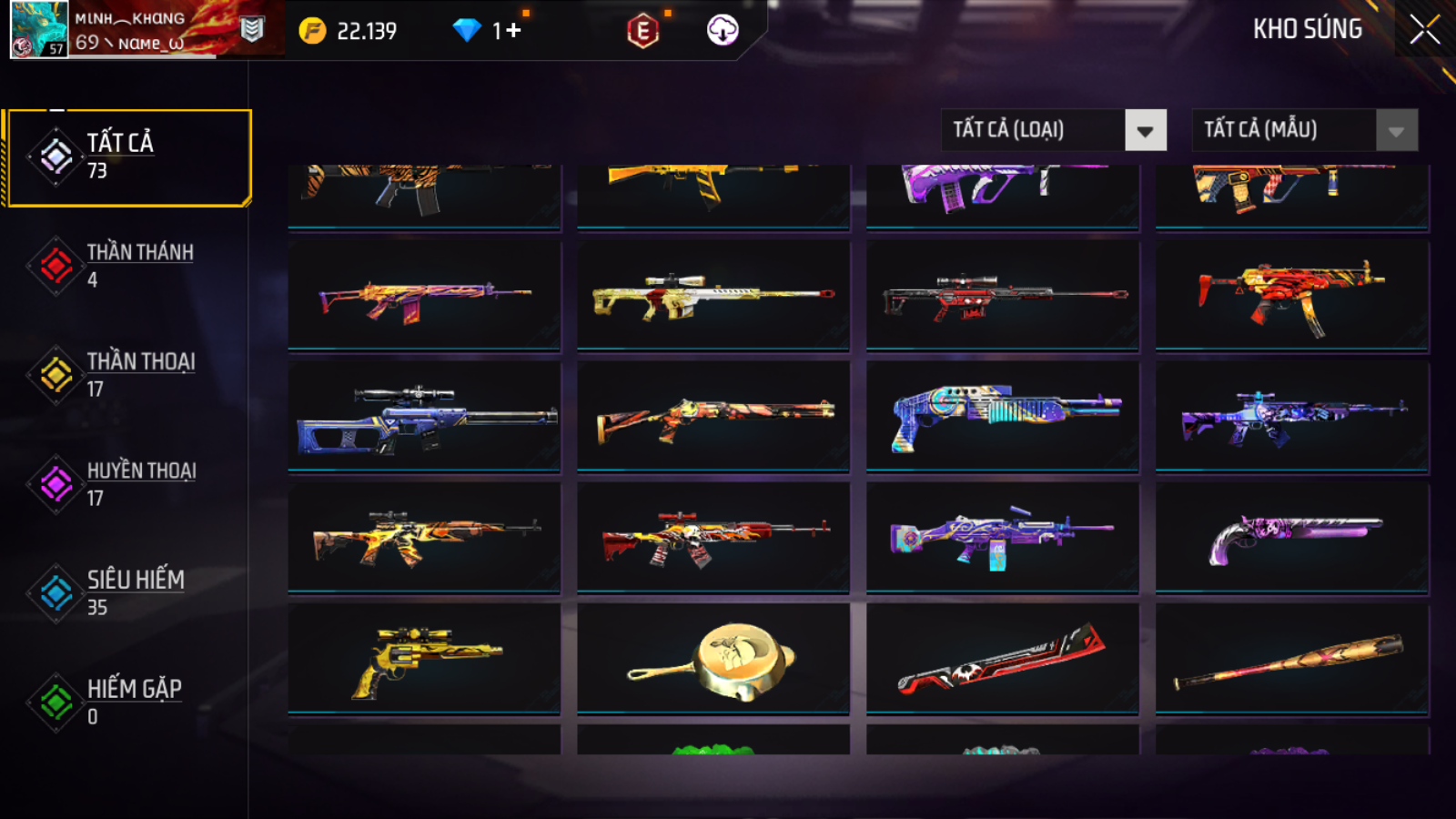The height and width of the screenshot is (819, 1456).
Task: Select the yellow scoped revolver skin
Action: (424, 659)
